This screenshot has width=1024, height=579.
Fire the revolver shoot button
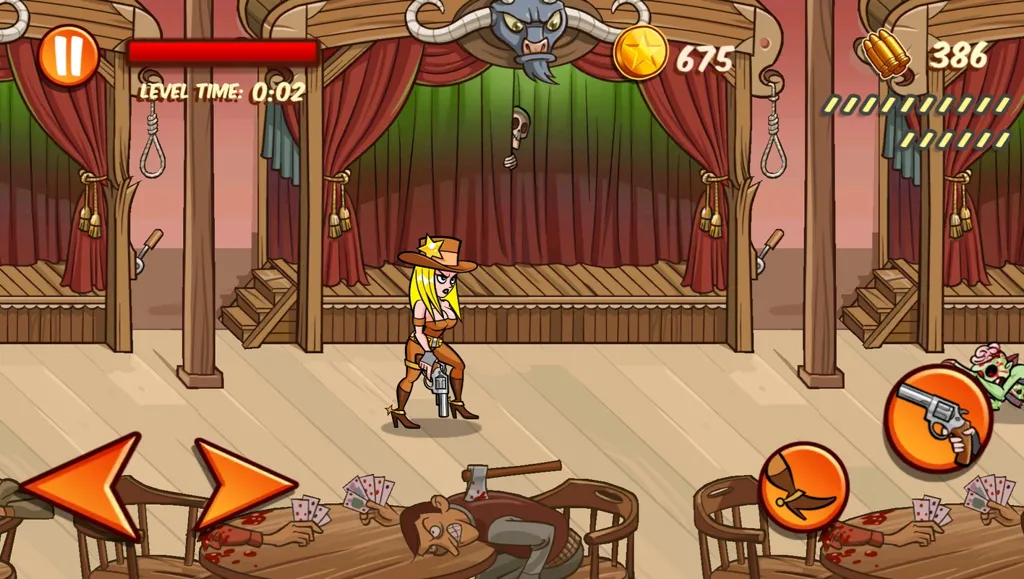937,418
